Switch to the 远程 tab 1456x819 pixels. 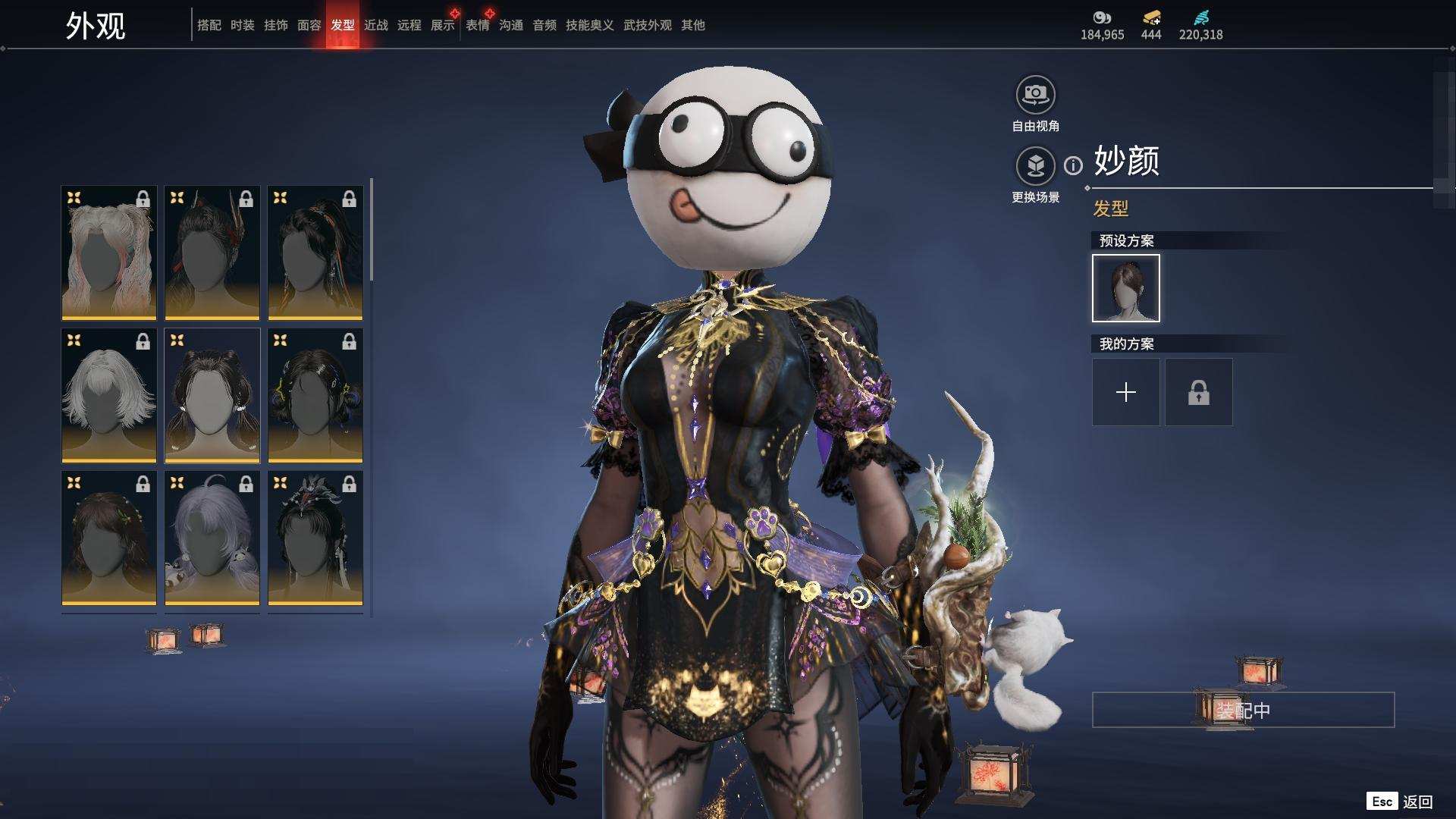(409, 25)
